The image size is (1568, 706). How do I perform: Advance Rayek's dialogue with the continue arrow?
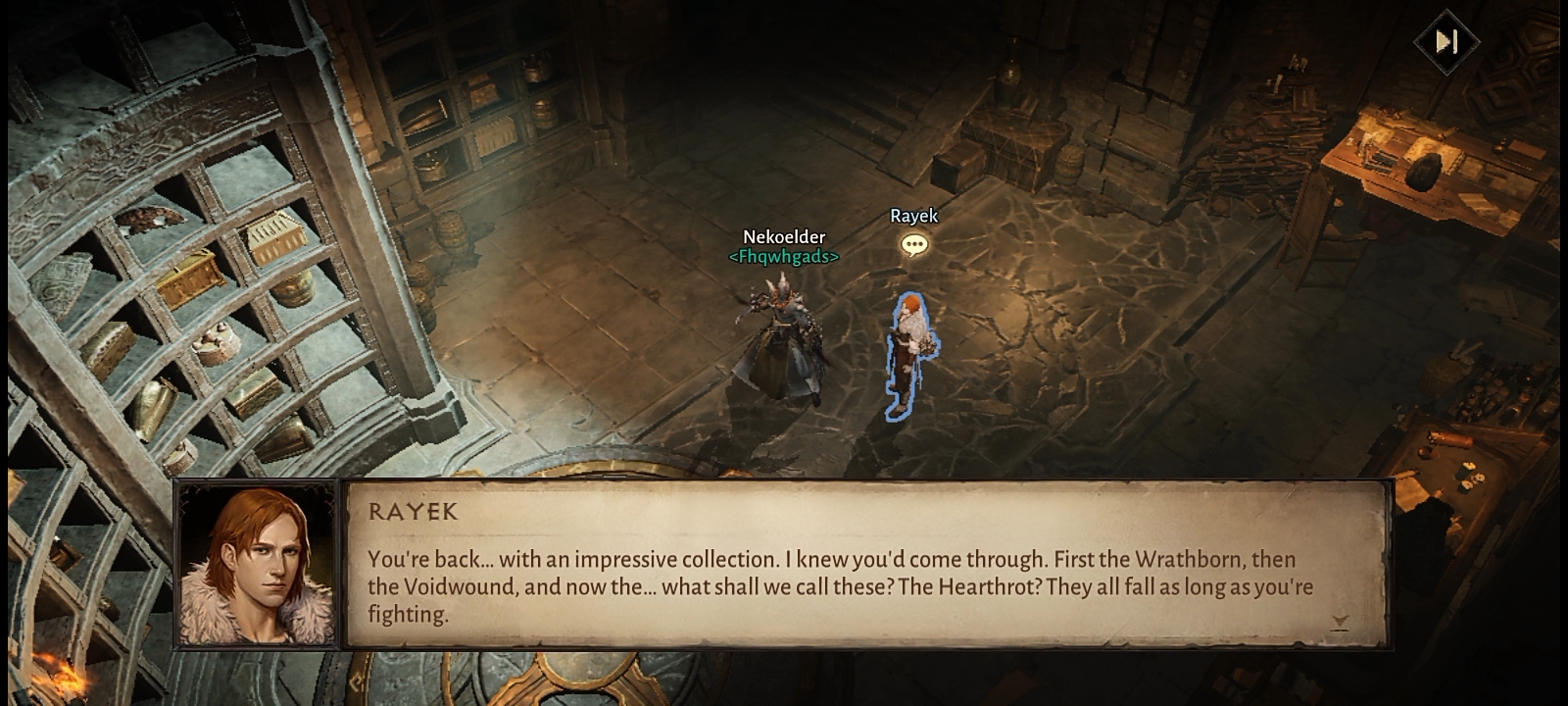point(1340,622)
